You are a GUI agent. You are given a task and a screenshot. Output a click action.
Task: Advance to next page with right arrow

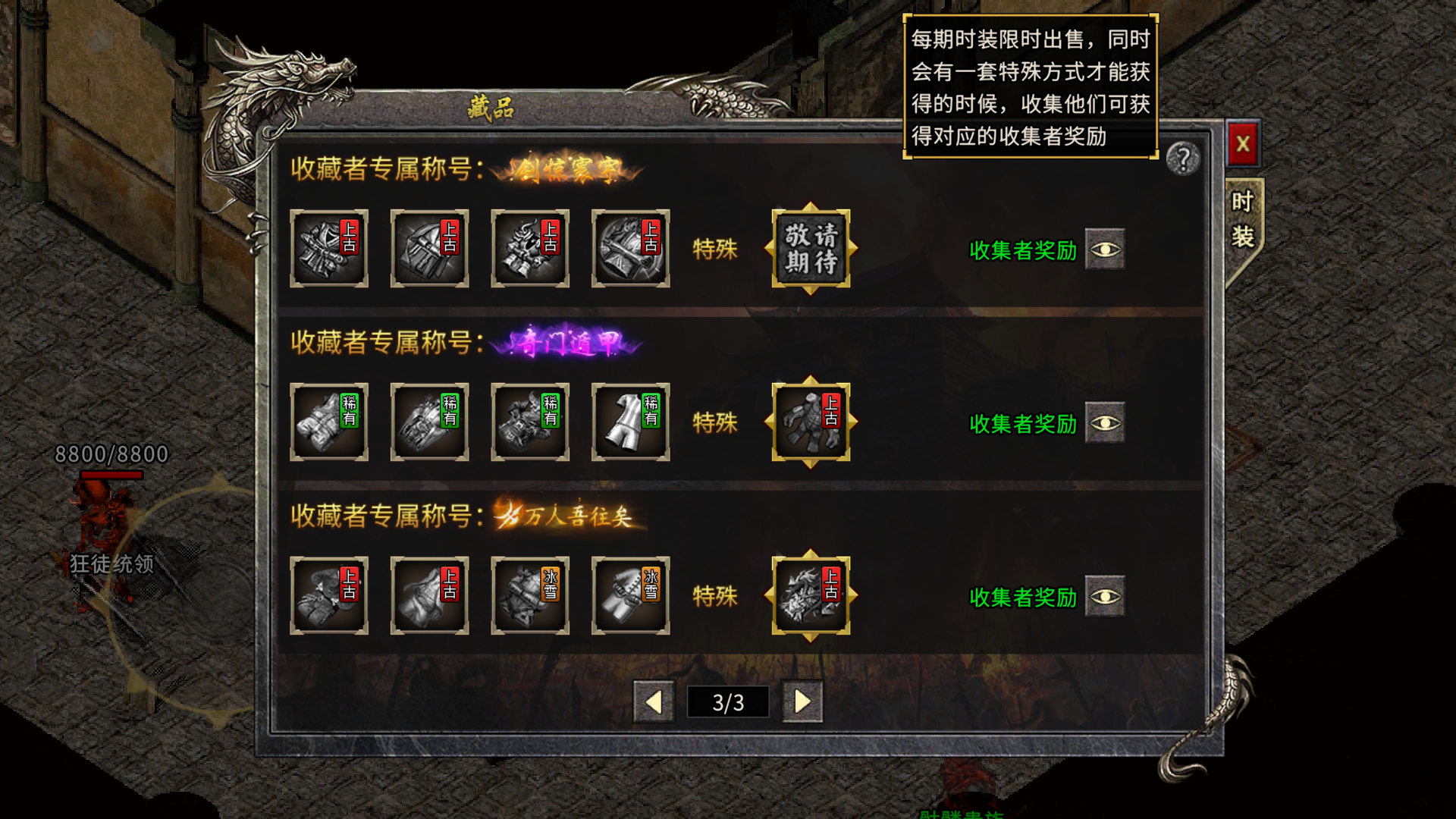coord(802,702)
